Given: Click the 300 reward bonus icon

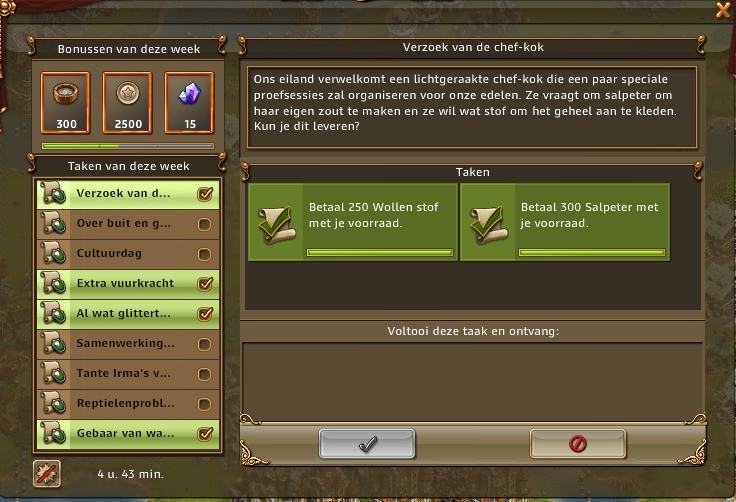Looking at the screenshot, I should (x=67, y=102).
